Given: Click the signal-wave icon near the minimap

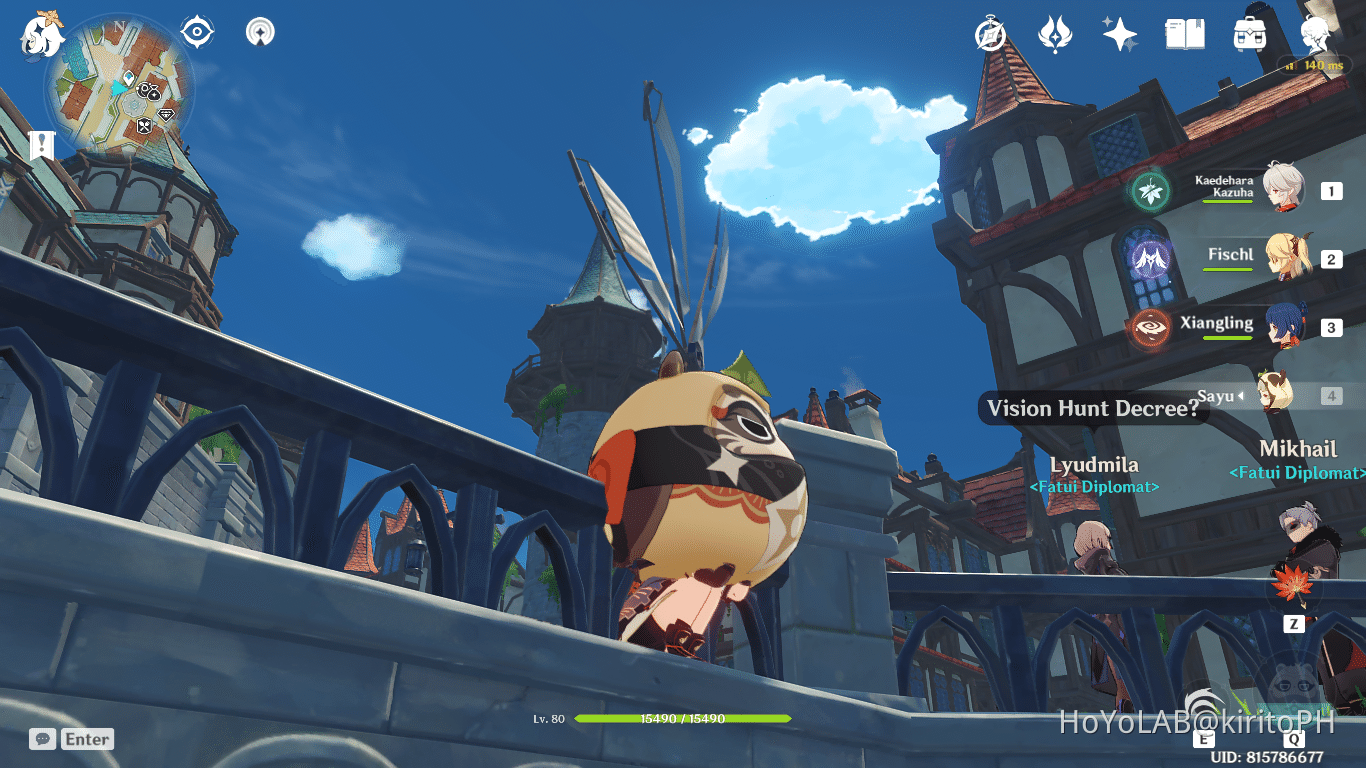Looking at the screenshot, I should 259,33.
